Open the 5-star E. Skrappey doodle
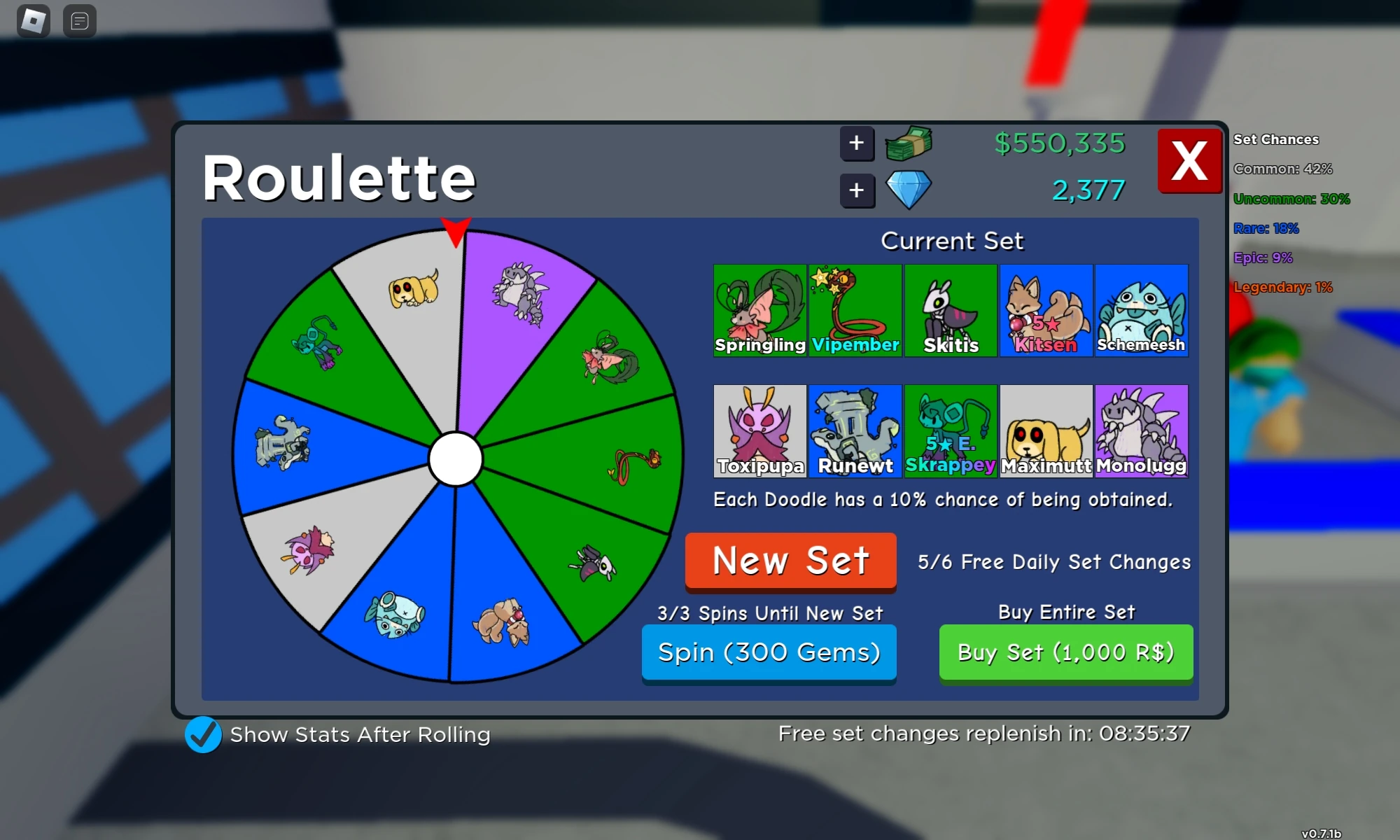The width and height of the screenshot is (1400, 840). (950, 428)
